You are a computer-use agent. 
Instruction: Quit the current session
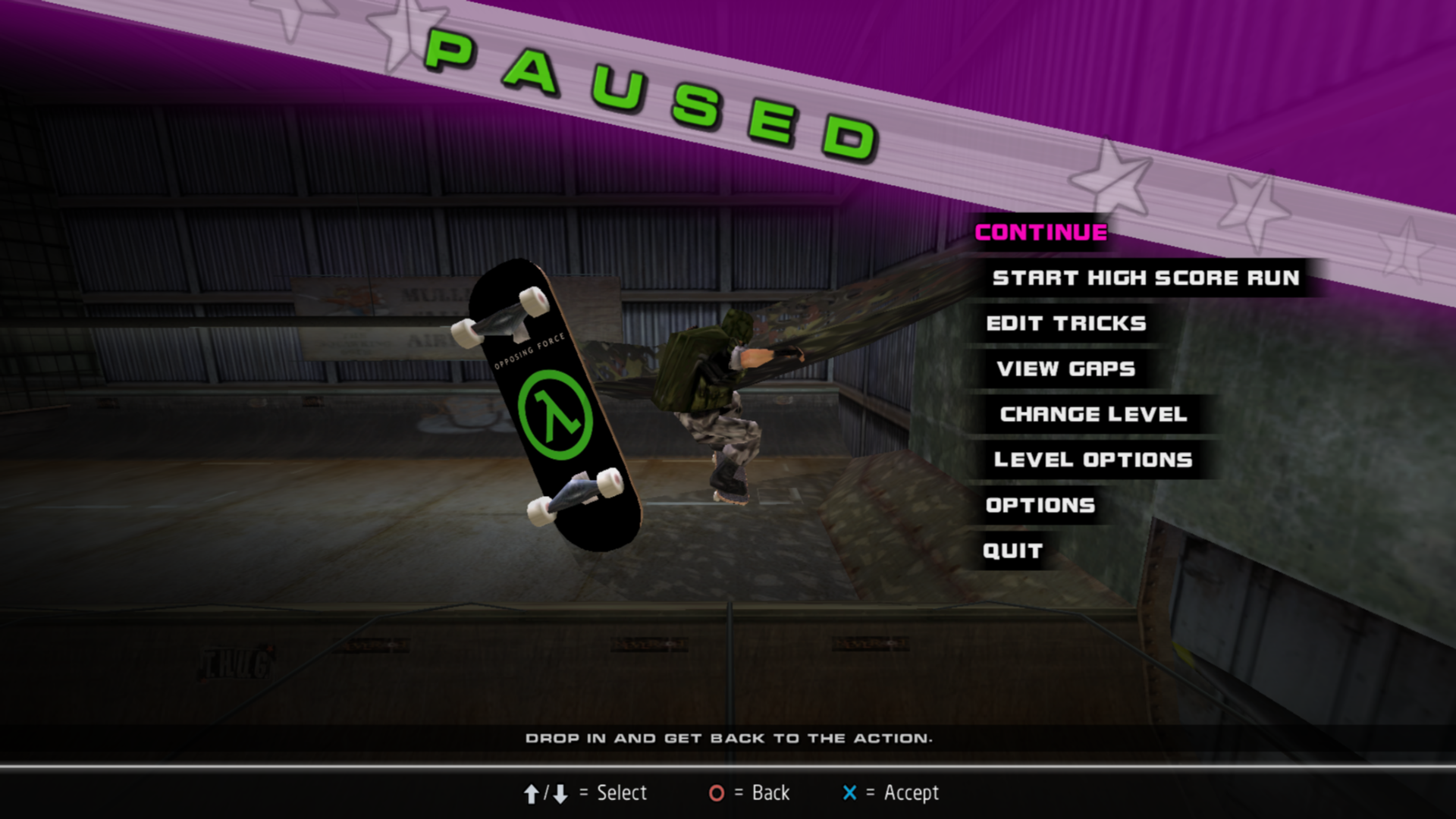point(1012,551)
